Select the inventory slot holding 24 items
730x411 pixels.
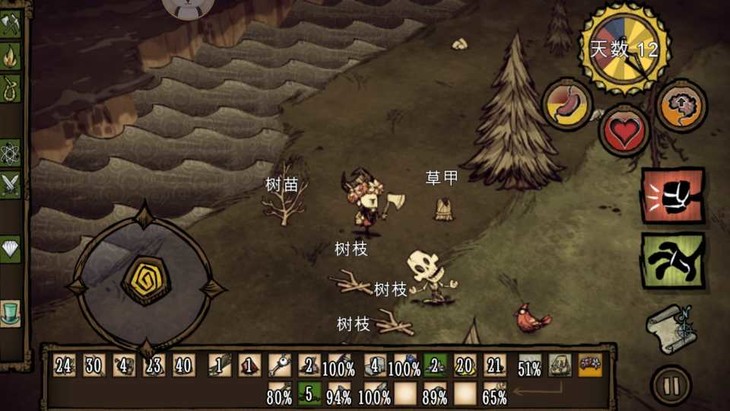64,366
